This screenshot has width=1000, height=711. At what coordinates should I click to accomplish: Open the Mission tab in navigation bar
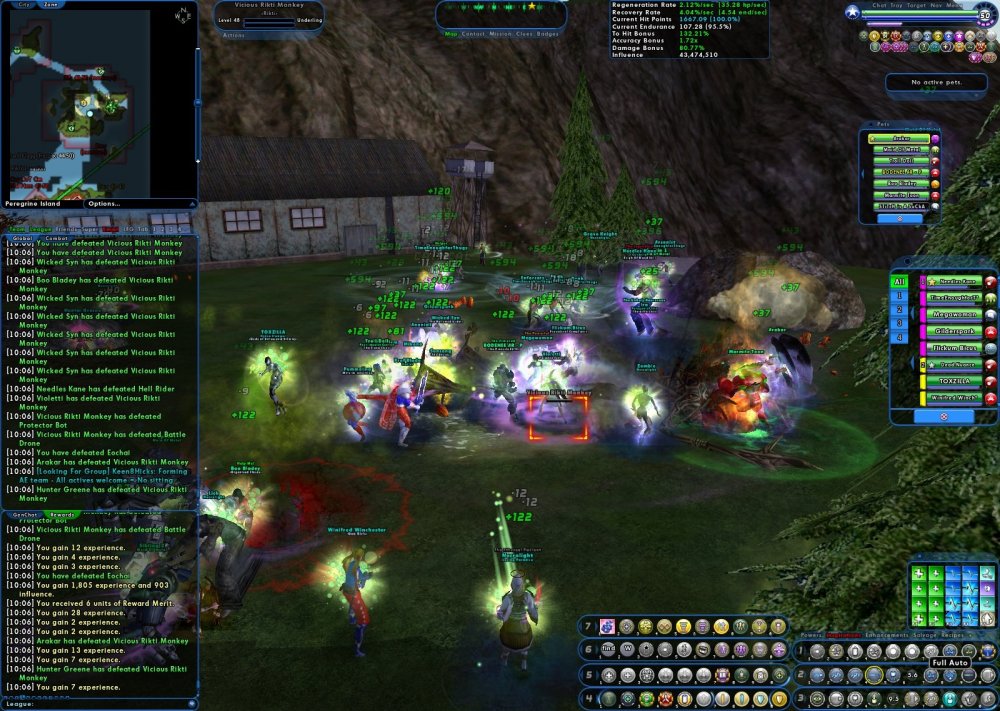click(x=501, y=33)
